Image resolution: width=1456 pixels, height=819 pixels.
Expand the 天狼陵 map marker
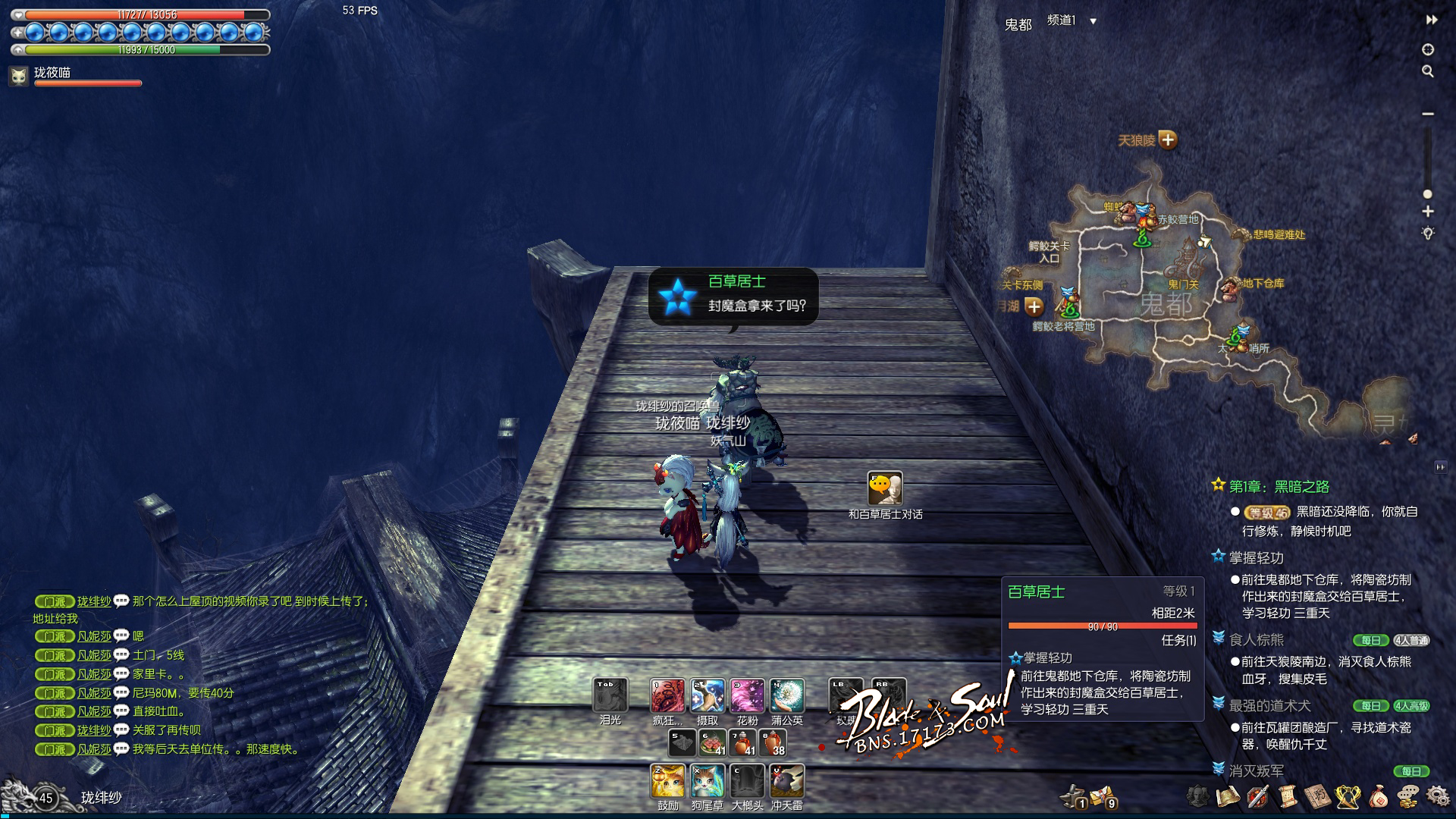[x=1168, y=140]
